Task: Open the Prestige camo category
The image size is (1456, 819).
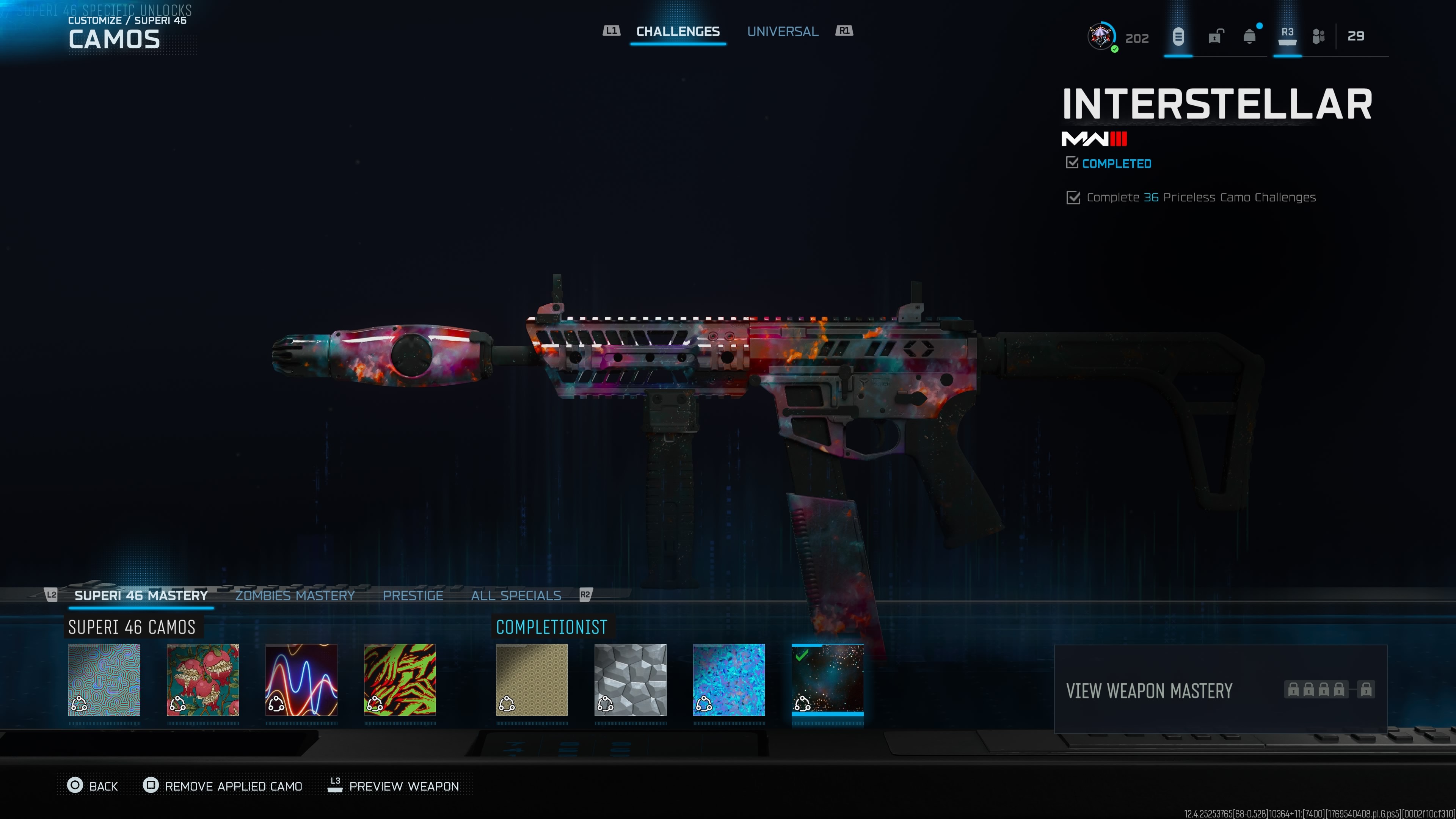Action: (x=413, y=595)
